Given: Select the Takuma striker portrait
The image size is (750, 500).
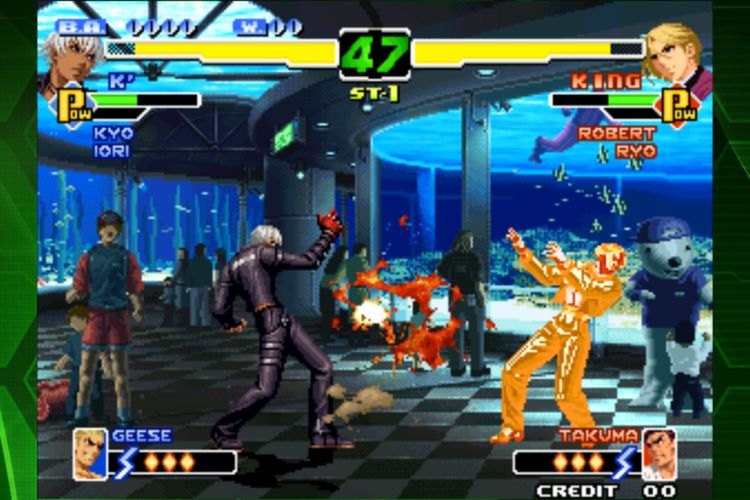Looking at the screenshot, I should click(x=658, y=453).
